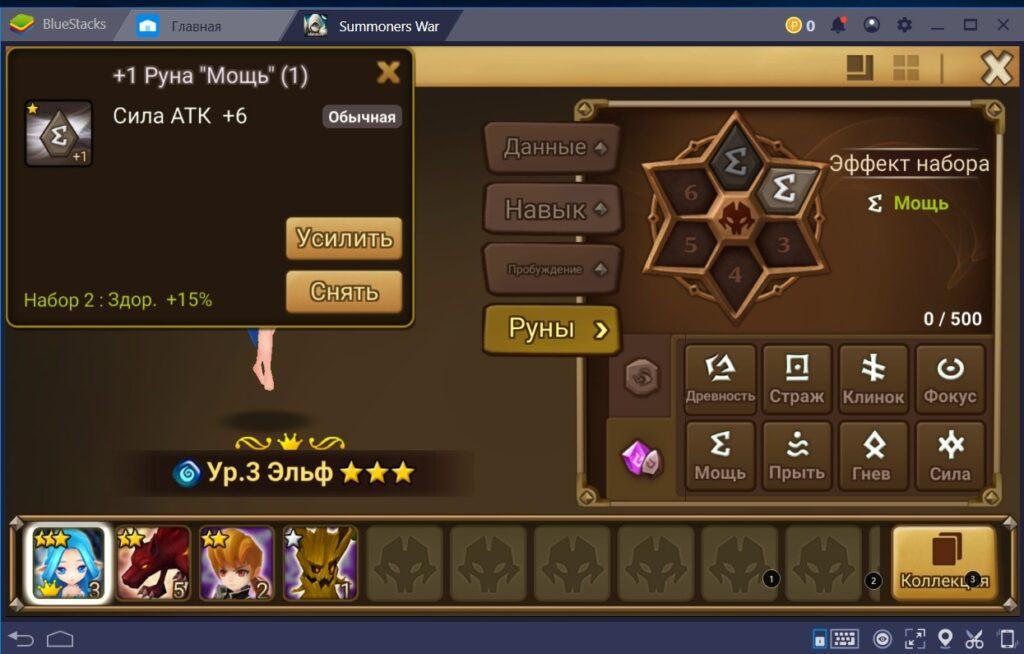Choose the Страж rune set filter
The height and width of the screenshot is (654, 1024).
pos(797,379)
